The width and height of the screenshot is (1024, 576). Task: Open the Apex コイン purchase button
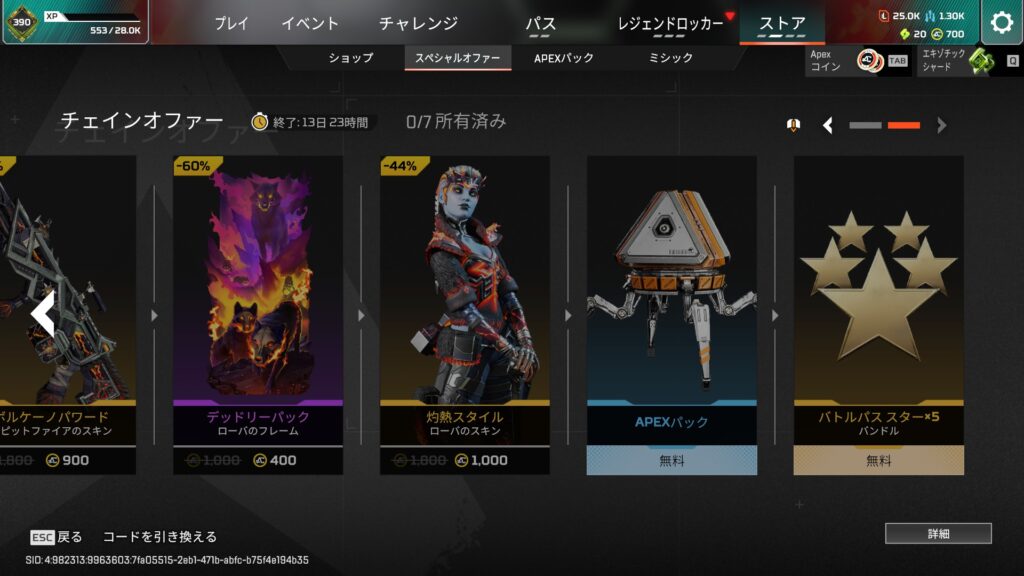858,61
